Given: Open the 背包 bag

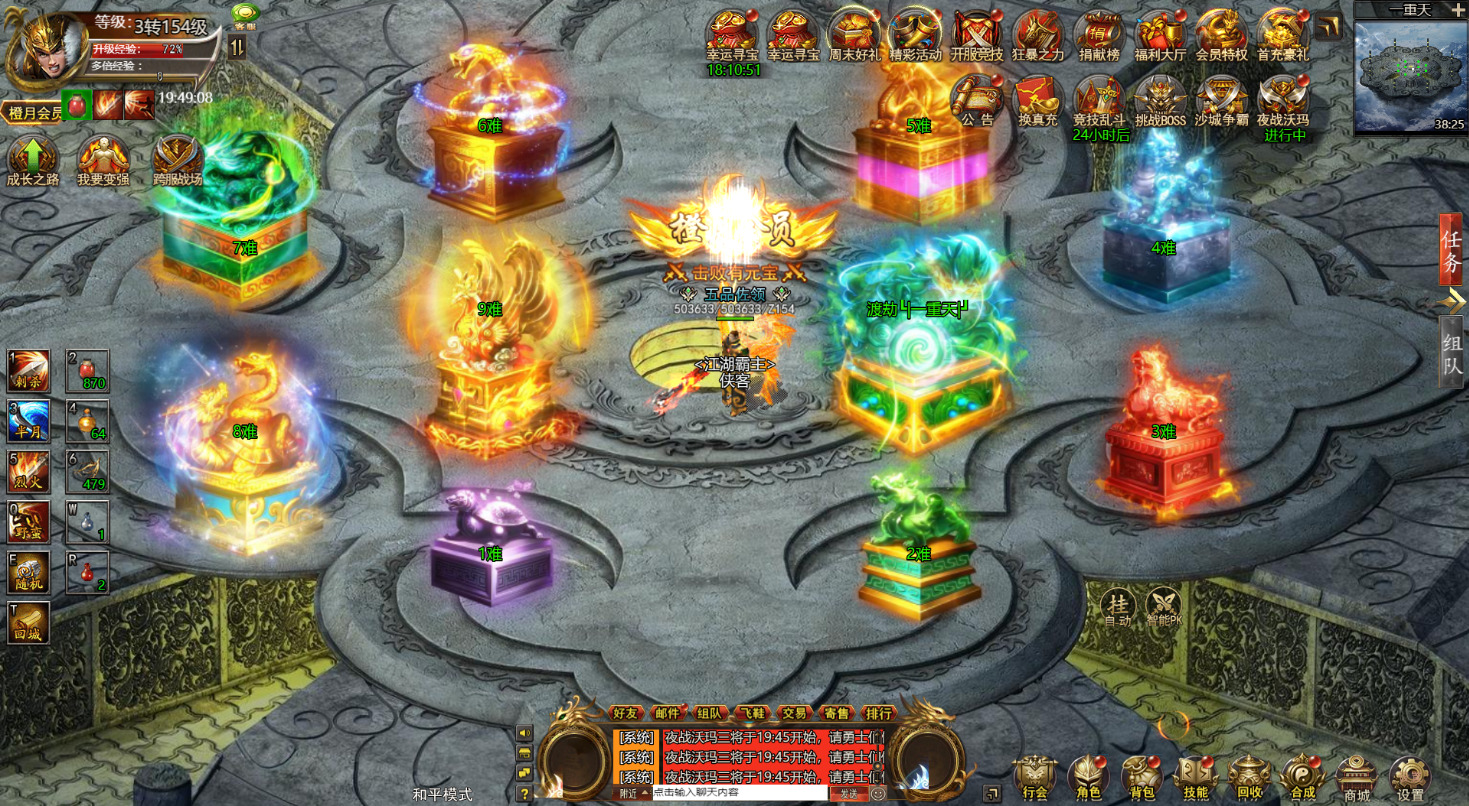Looking at the screenshot, I should pos(1141,777).
